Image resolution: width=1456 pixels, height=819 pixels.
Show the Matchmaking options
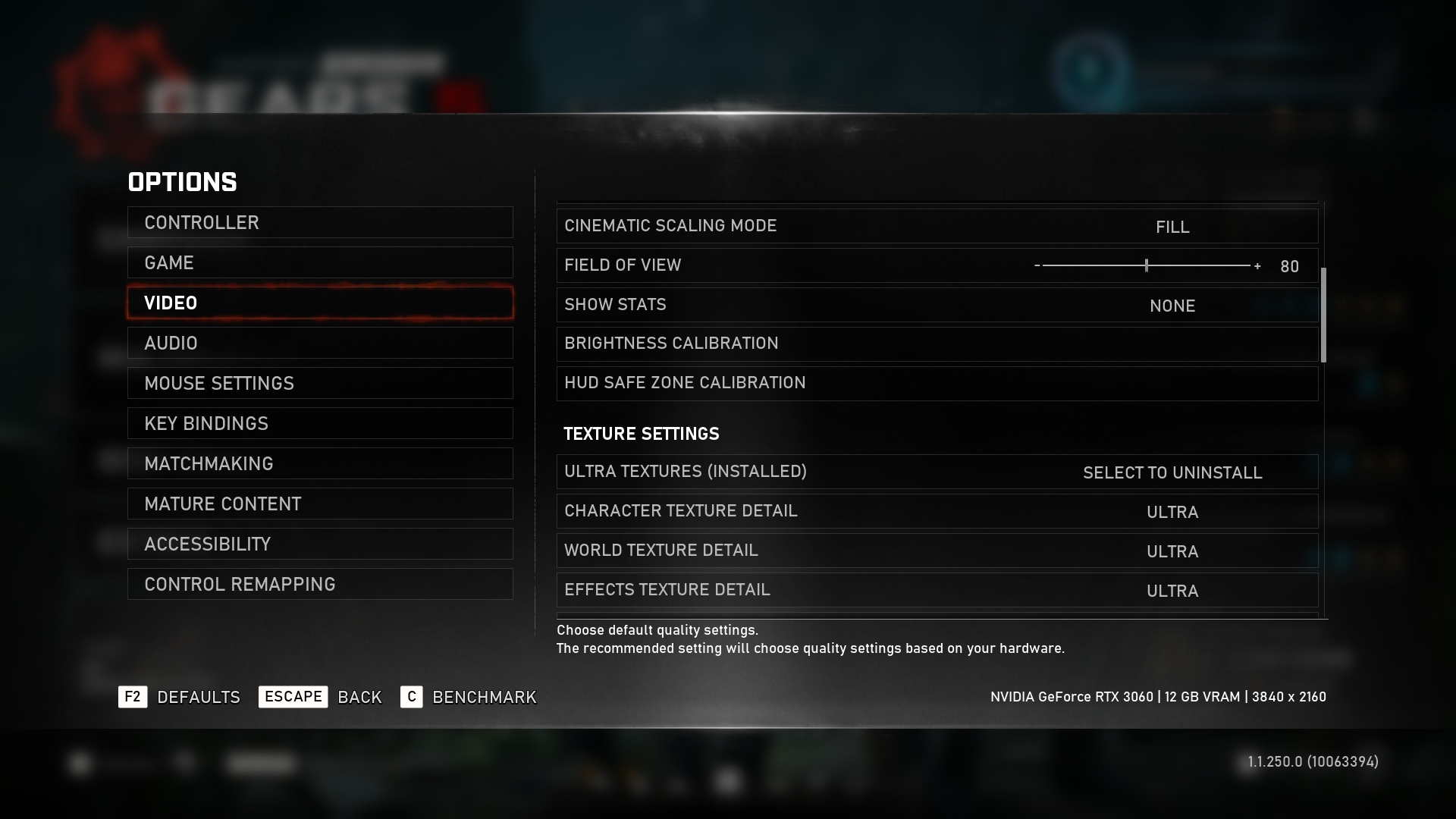pos(320,463)
